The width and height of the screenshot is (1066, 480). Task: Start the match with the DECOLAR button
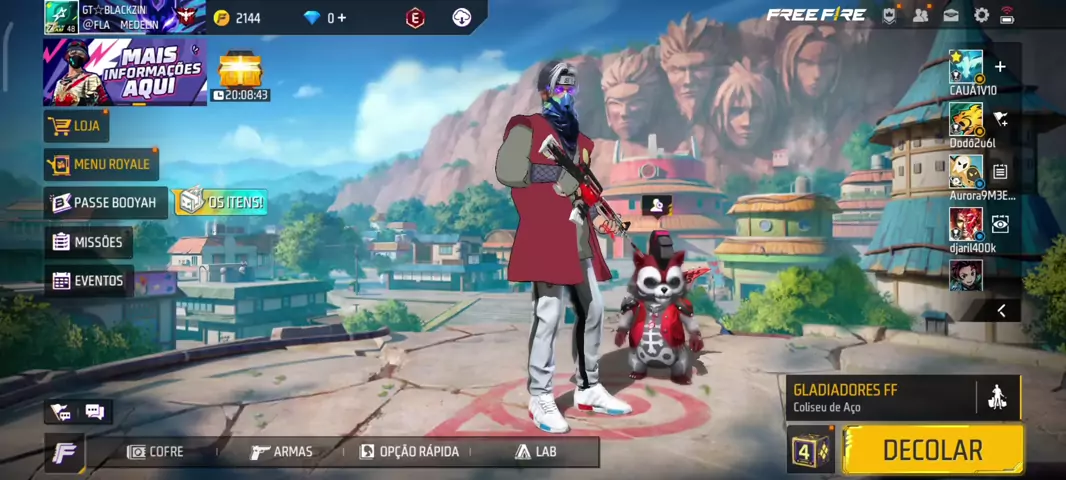(932, 450)
